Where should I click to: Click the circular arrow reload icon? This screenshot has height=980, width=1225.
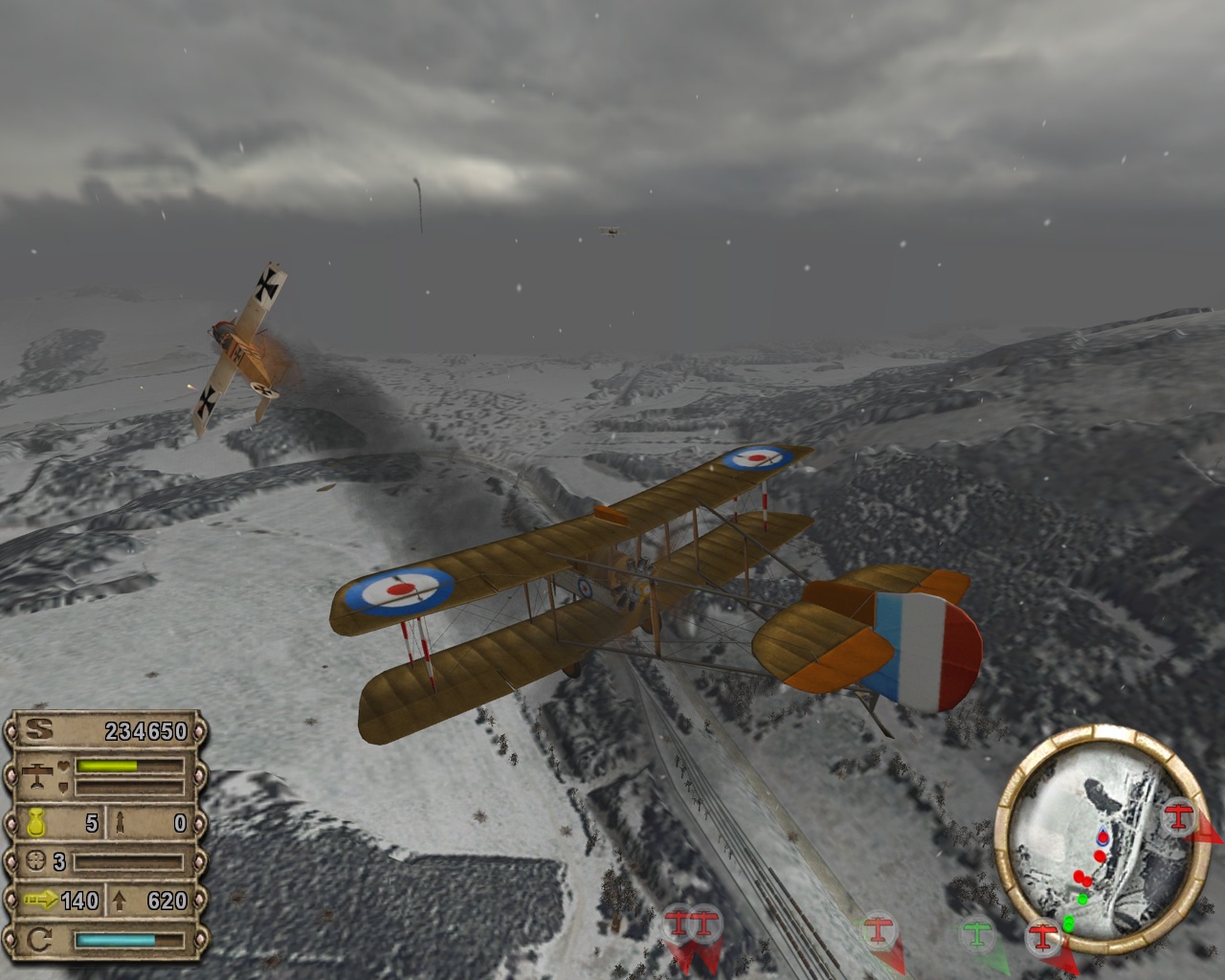click(39, 940)
